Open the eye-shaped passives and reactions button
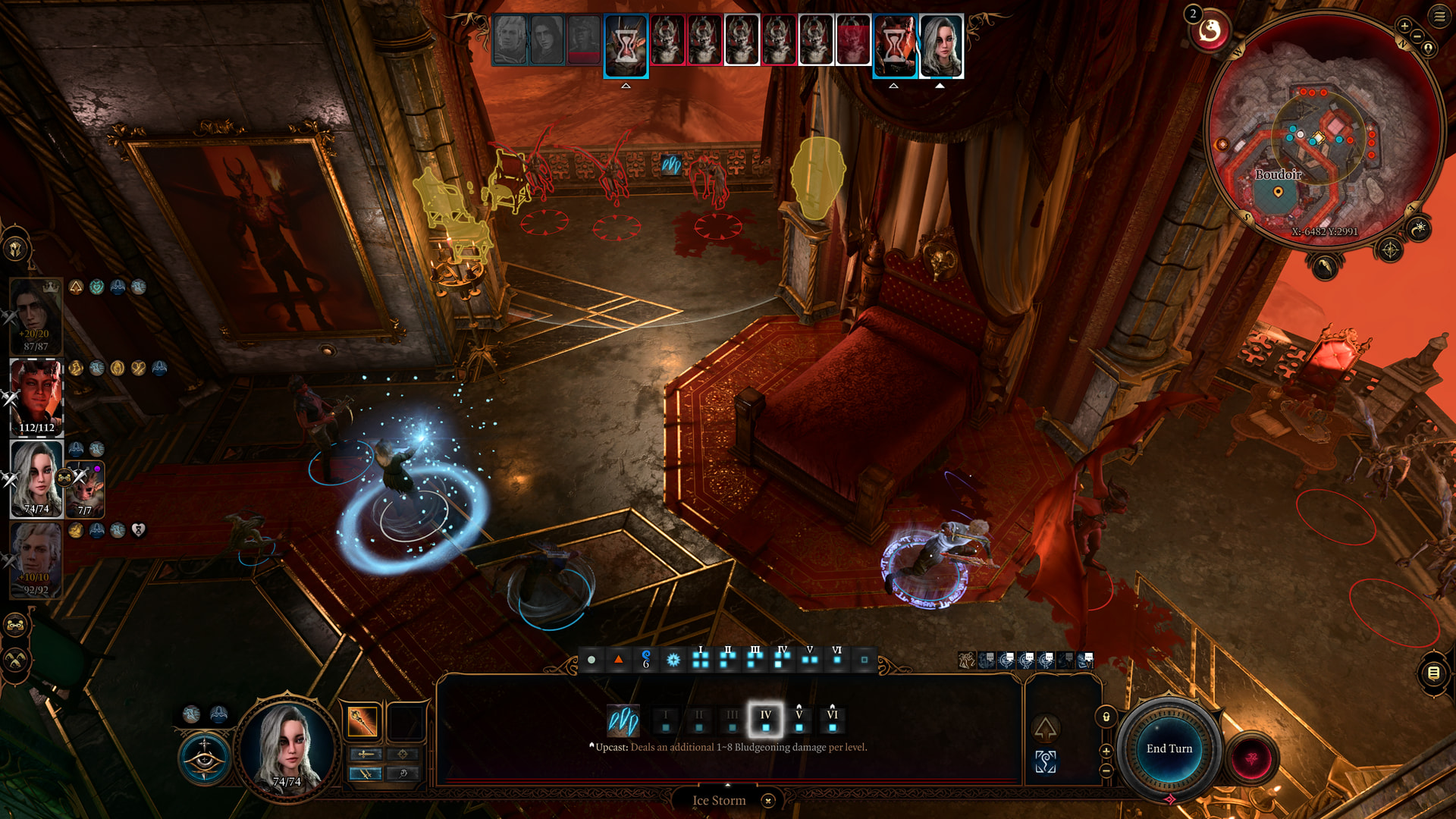Viewport: 1456px width, 819px height. point(204,758)
